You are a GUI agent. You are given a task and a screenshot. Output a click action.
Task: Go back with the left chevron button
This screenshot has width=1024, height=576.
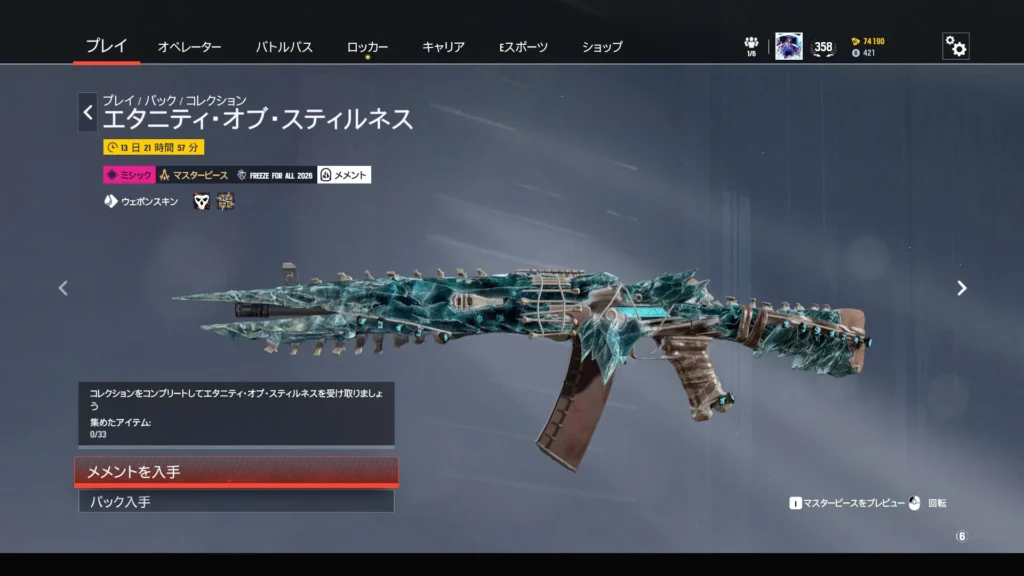(x=88, y=113)
